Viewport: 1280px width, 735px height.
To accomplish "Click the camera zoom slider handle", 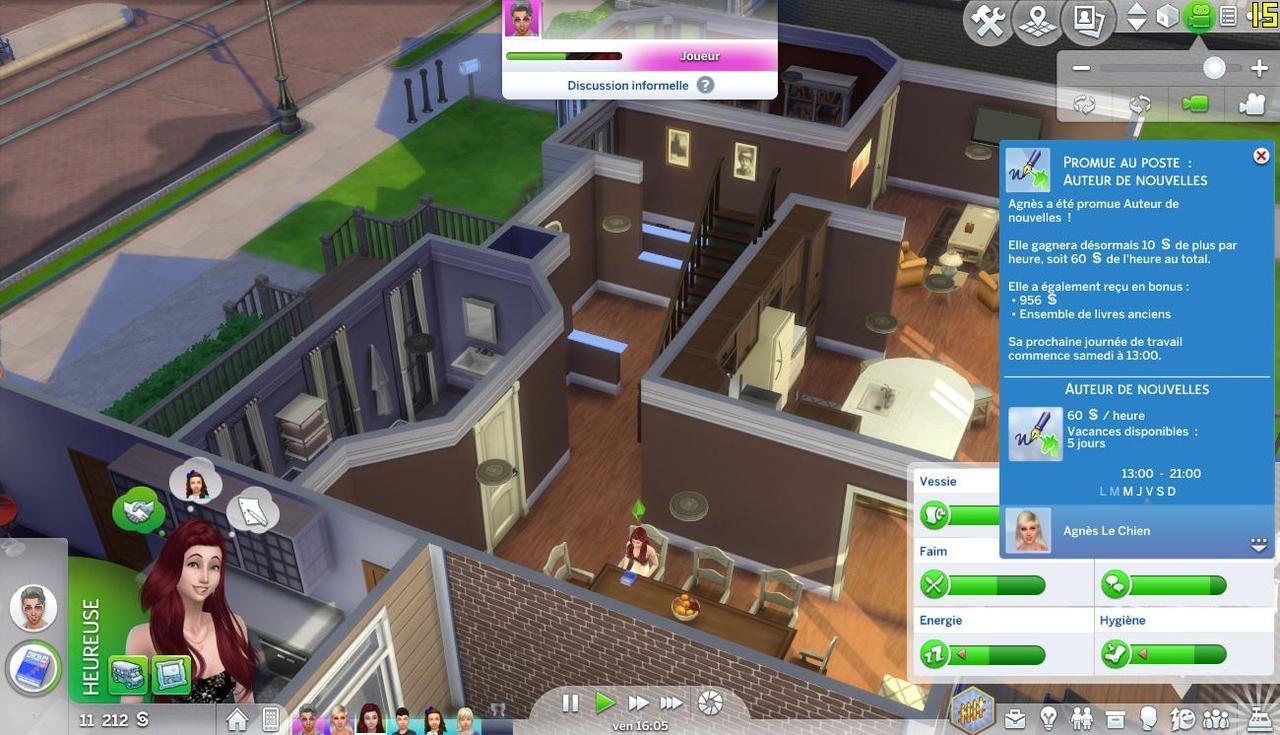I will 1214,68.
